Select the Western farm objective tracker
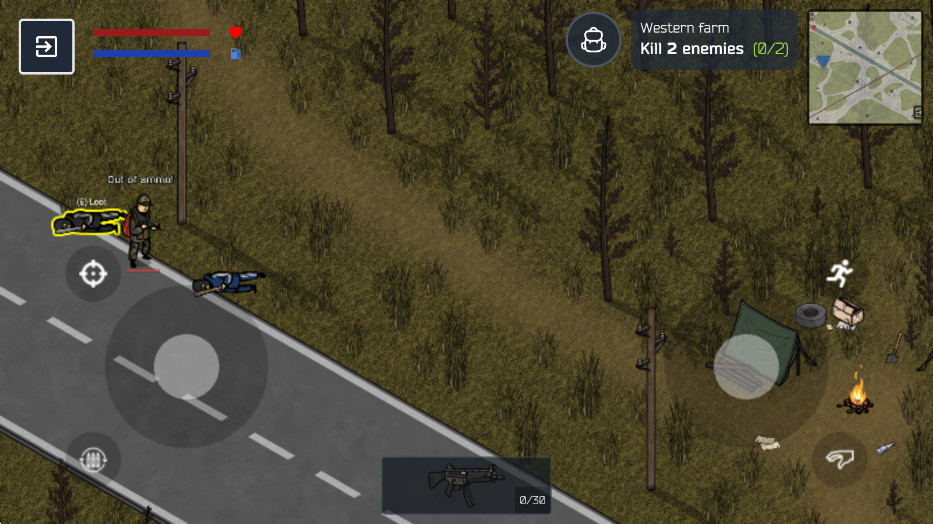 click(715, 40)
